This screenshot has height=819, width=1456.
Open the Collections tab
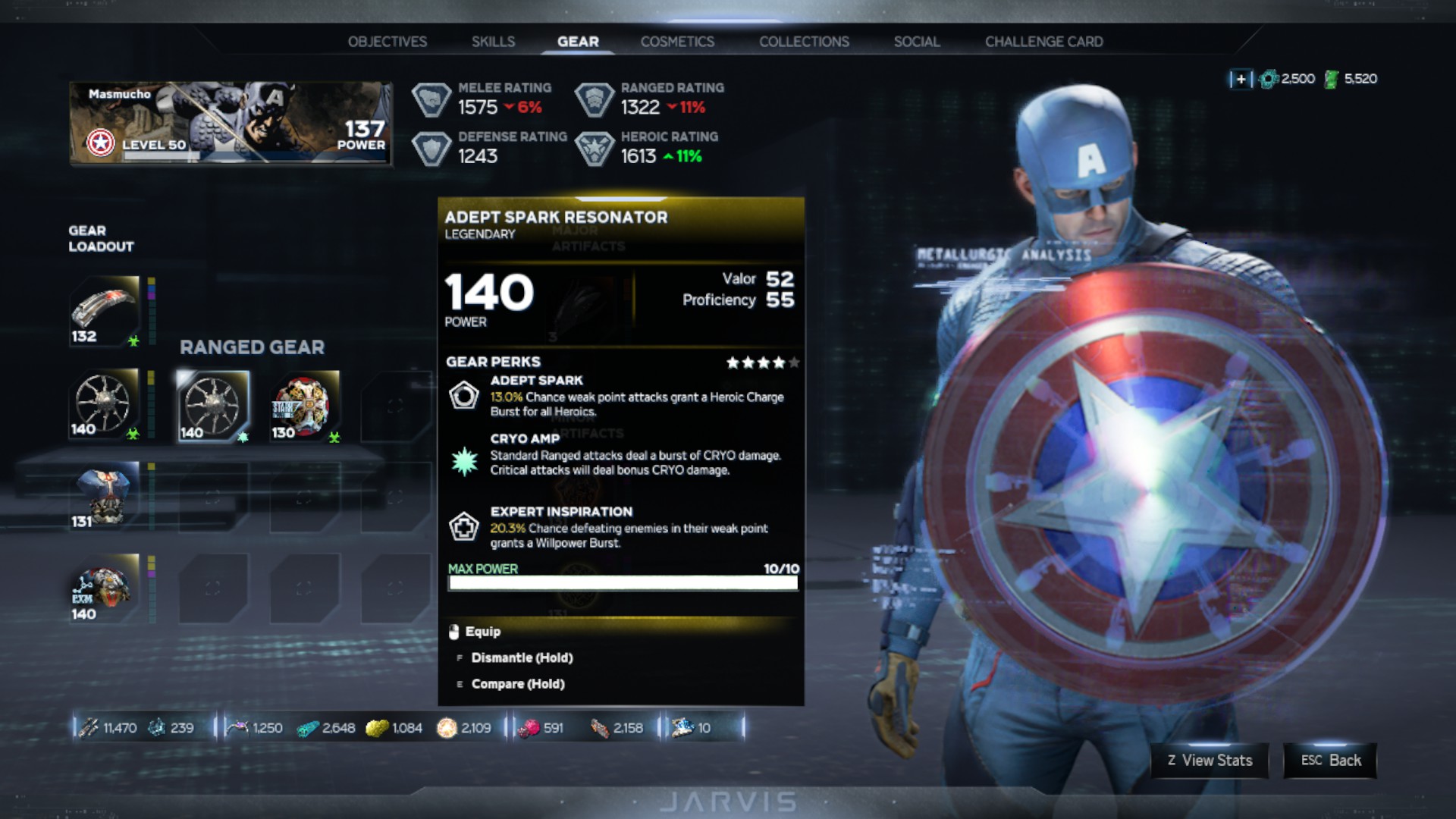pyautogui.click(x=804, y=42)
